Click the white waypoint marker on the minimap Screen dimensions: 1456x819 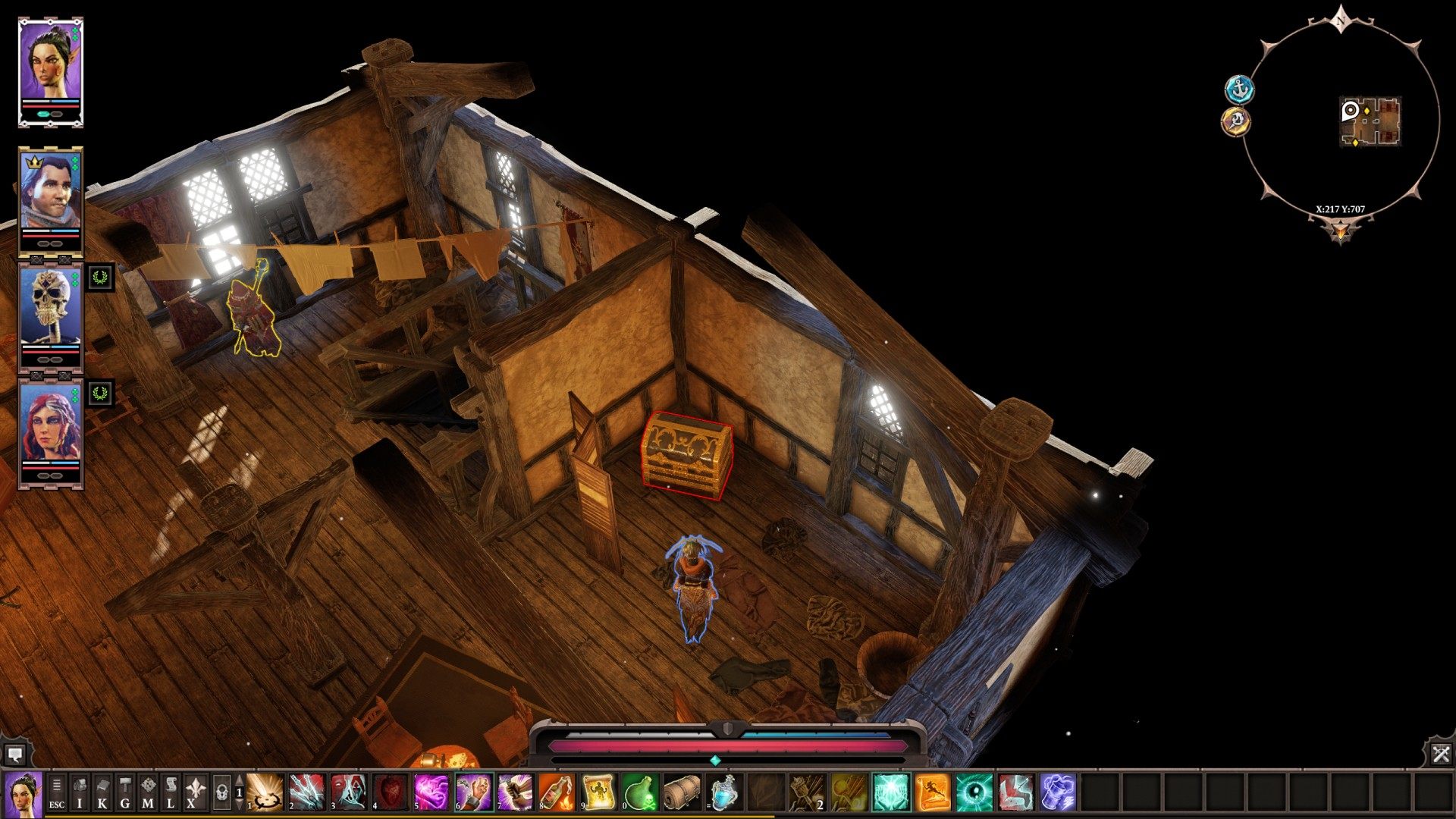pyautogui.click(x=1351, y=111)
